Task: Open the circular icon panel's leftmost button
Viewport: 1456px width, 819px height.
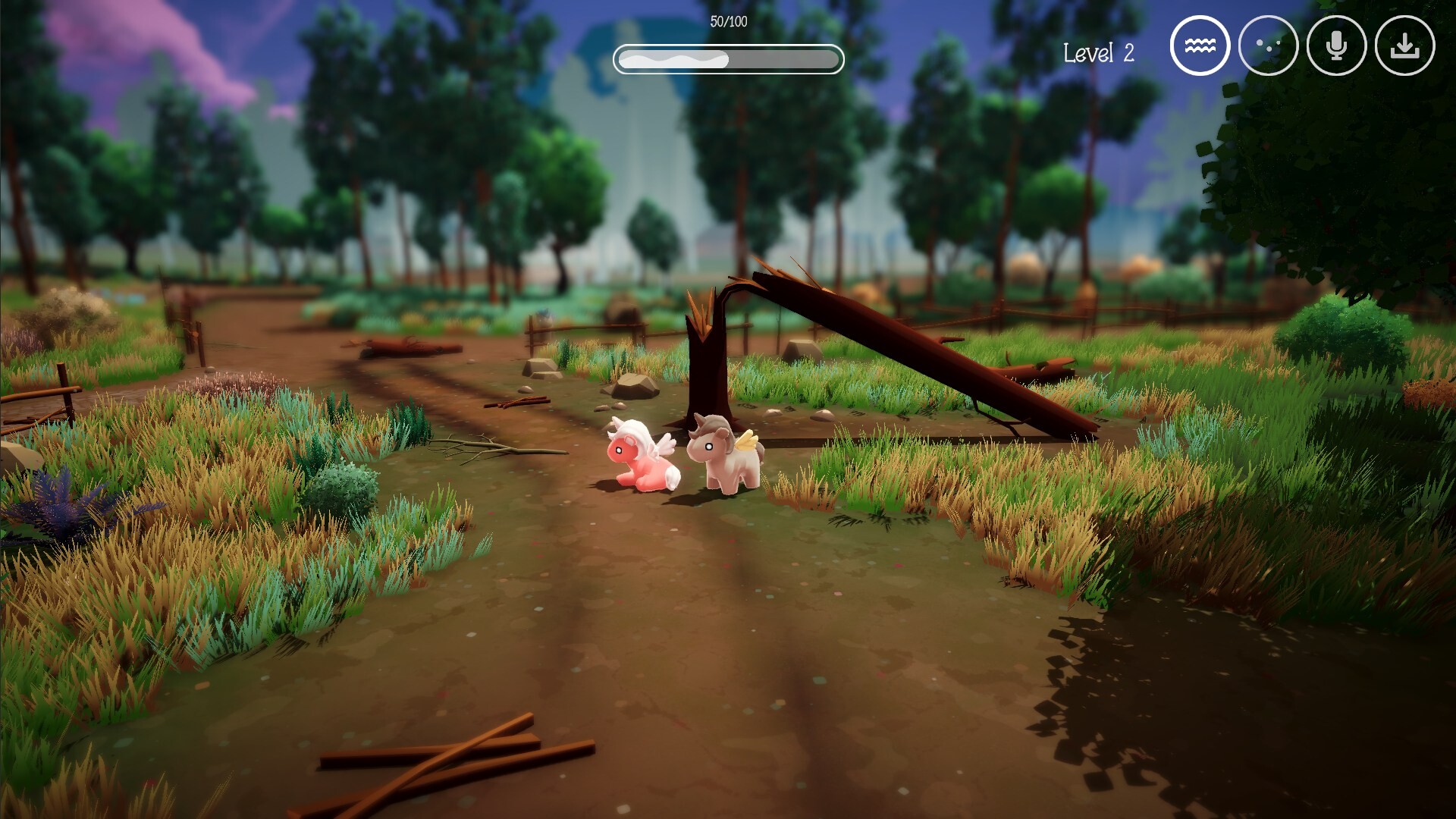Action: [1199, 45]
